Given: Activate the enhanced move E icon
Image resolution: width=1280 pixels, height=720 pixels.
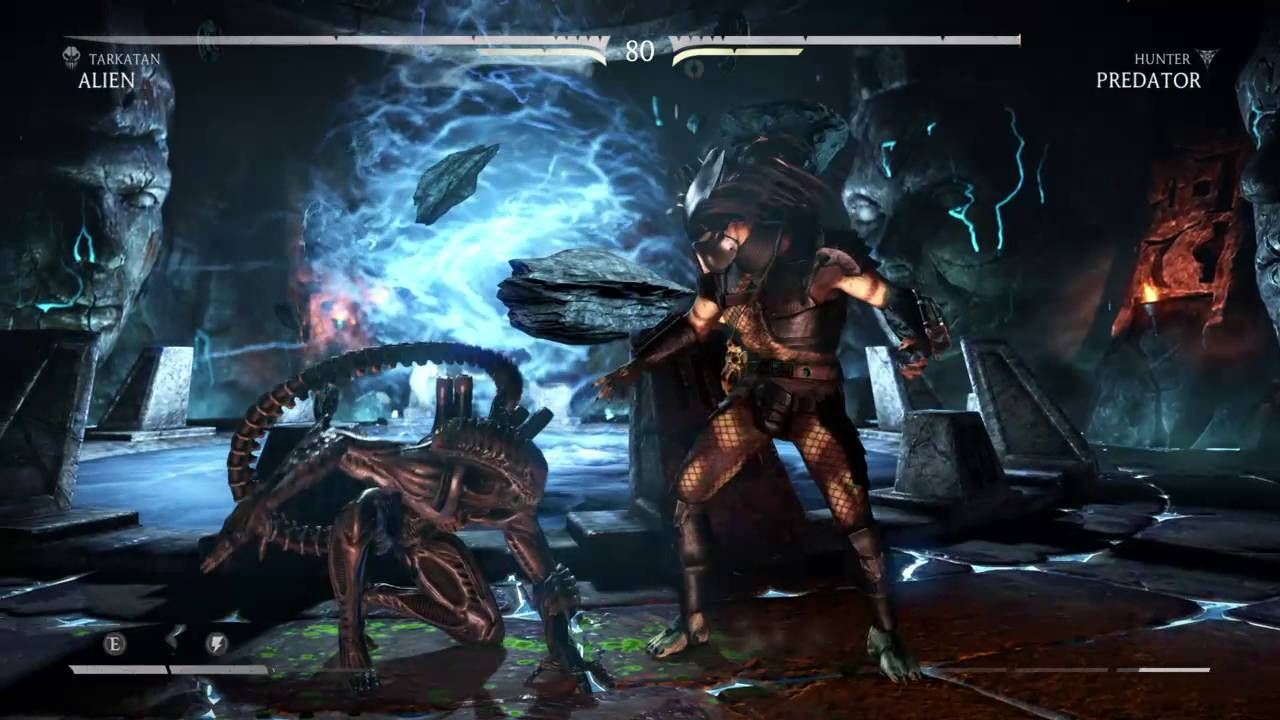Looking at the screenshot, I should (115, 643).
